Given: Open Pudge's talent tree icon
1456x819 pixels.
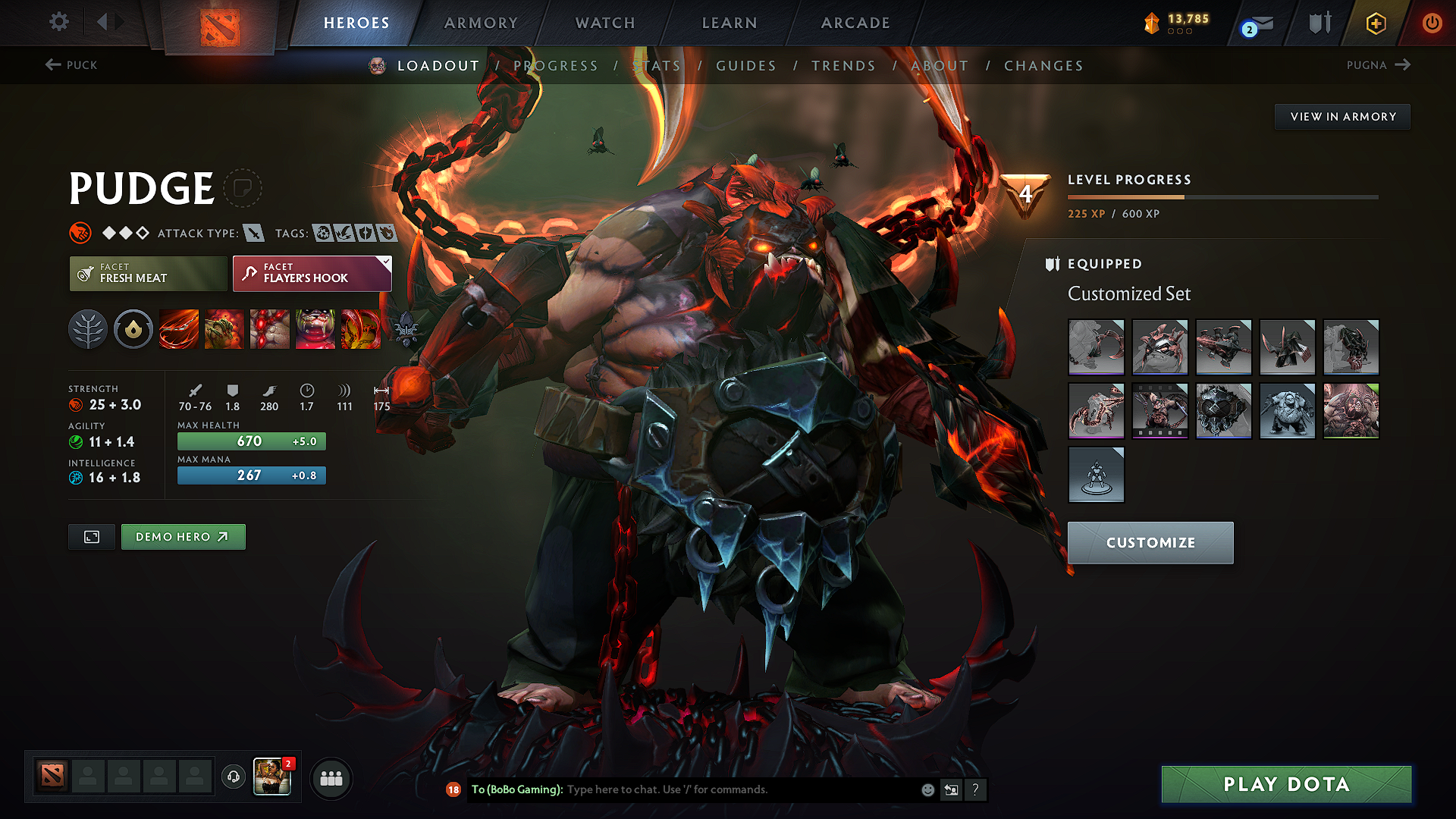Looking at the screenshot, I should (x=88, y=329).
